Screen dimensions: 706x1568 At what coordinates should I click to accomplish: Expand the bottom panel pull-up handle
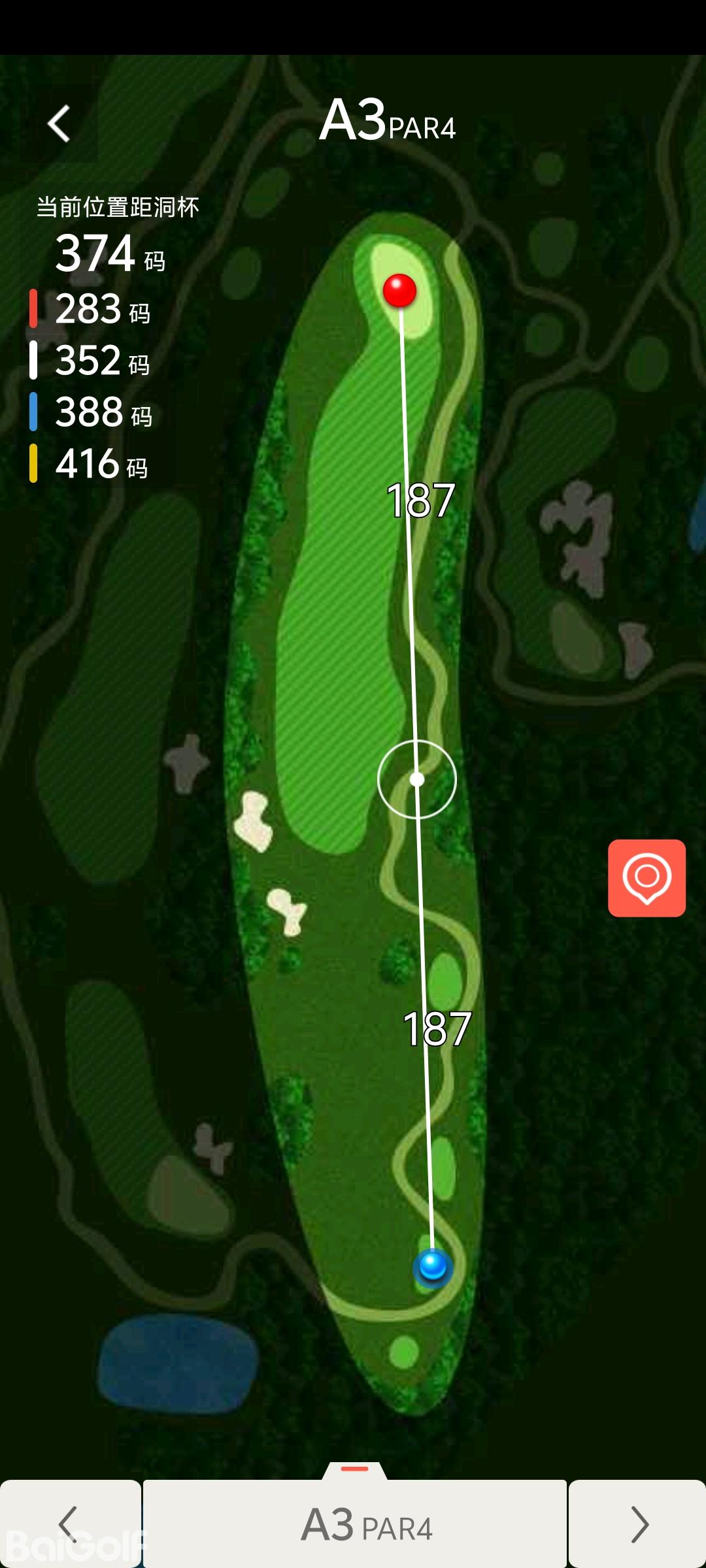pos(355,1469)
